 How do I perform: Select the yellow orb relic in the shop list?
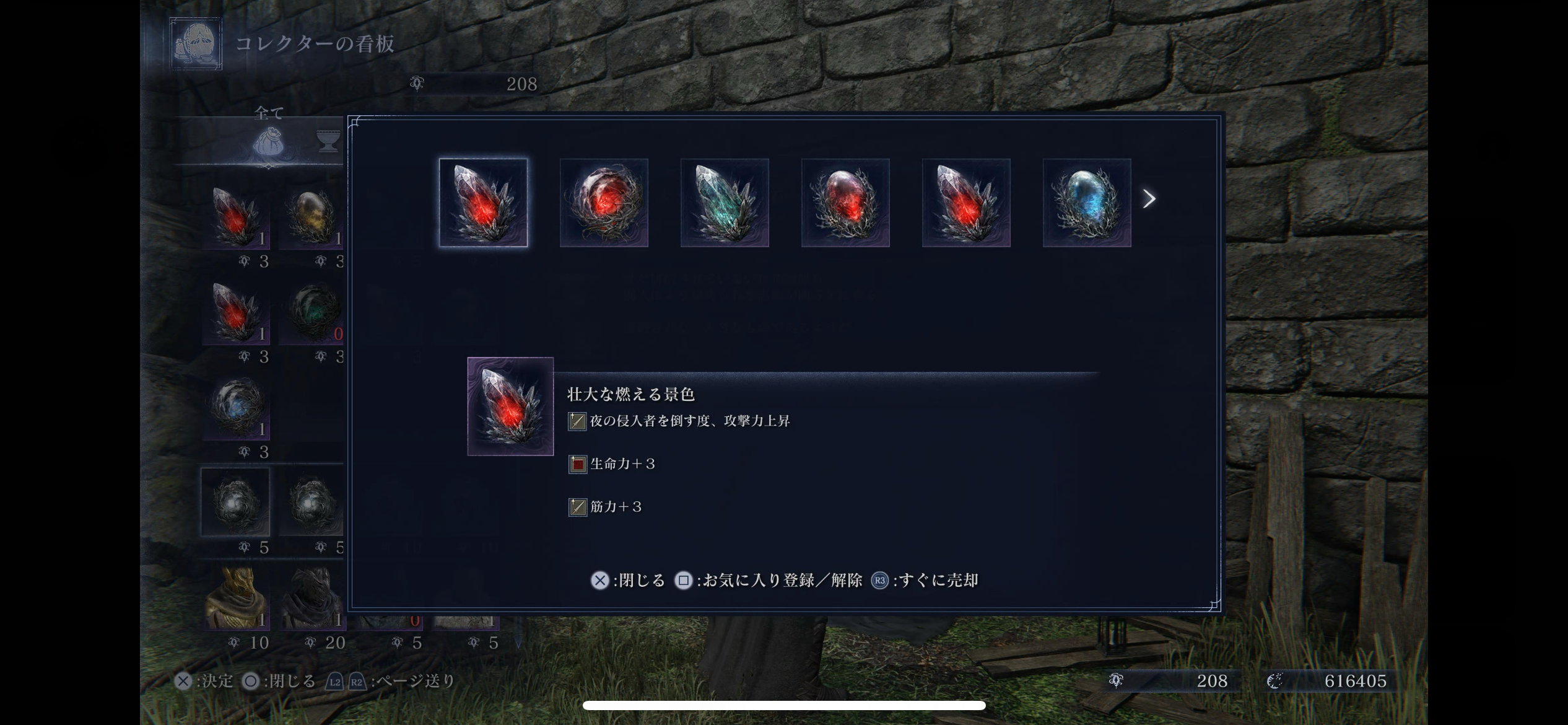(x=311, y=218)
